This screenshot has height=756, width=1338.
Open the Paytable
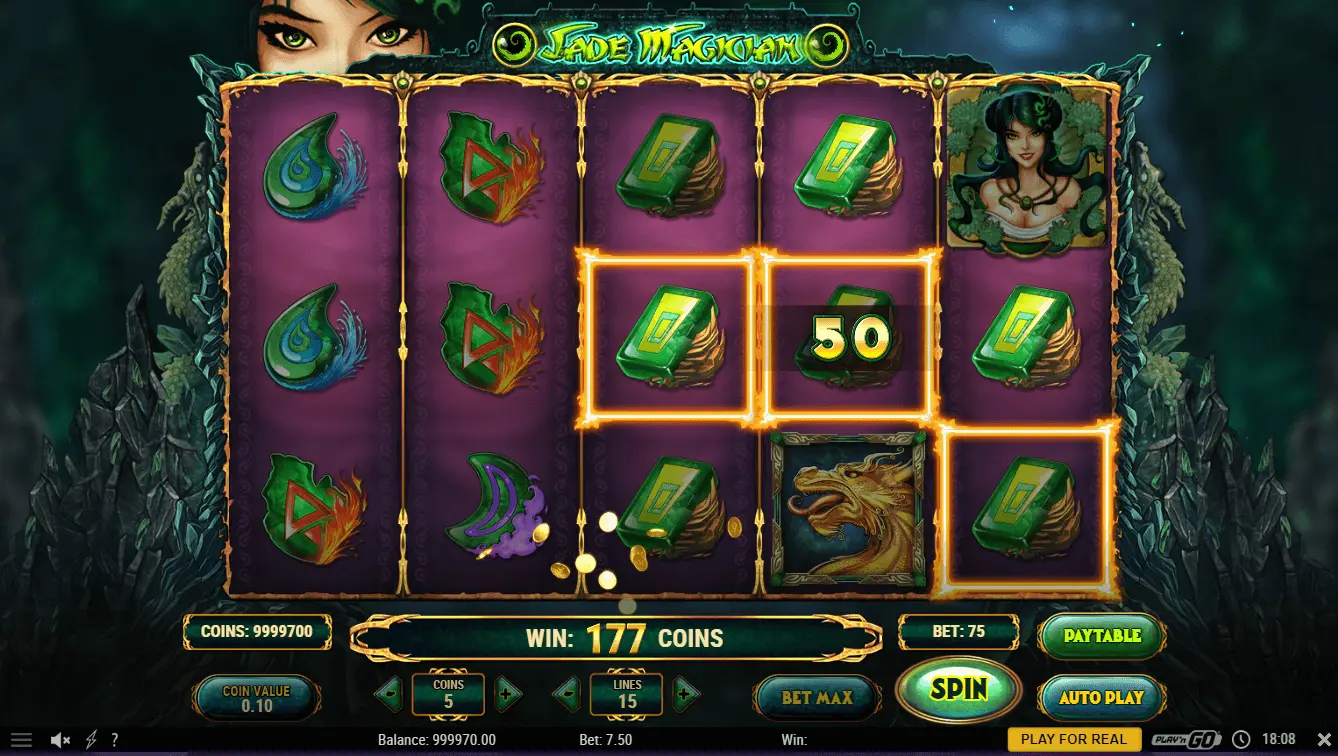tap(1102, 636)
